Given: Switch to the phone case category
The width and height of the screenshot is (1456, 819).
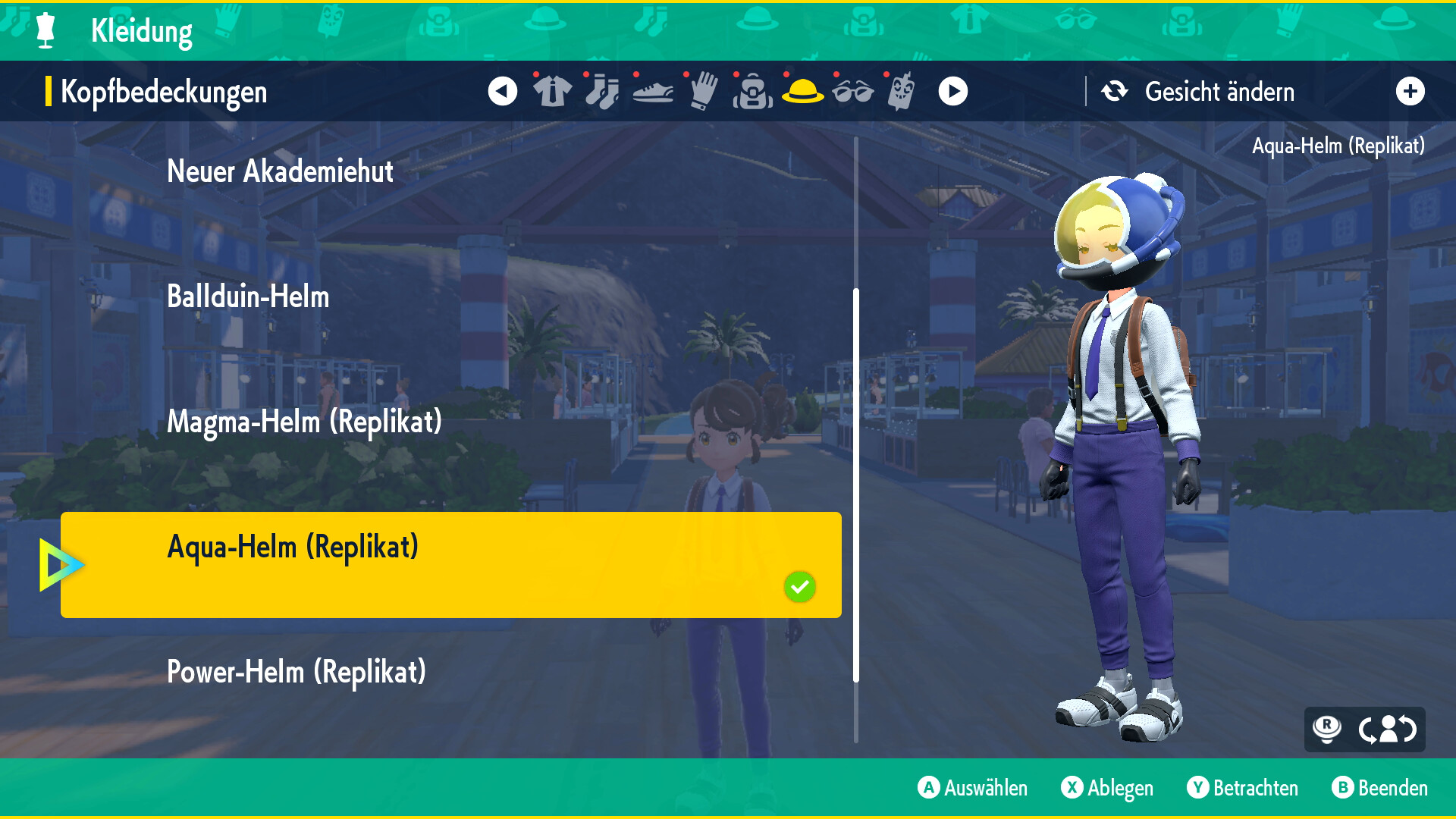Looking at the screenshot, I should pyautogui.click(x=902, y=92).
